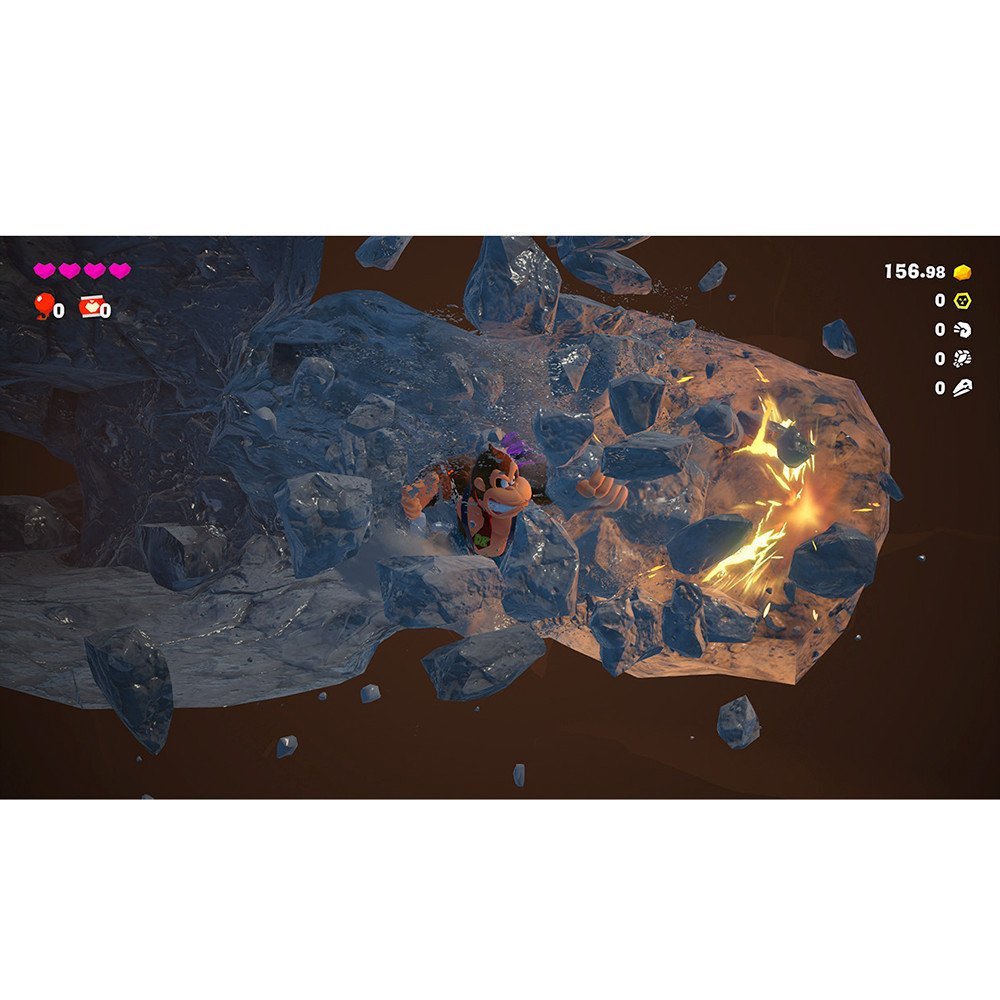
Task: Click the gold nugget currency icon
Action: point(962,272)
